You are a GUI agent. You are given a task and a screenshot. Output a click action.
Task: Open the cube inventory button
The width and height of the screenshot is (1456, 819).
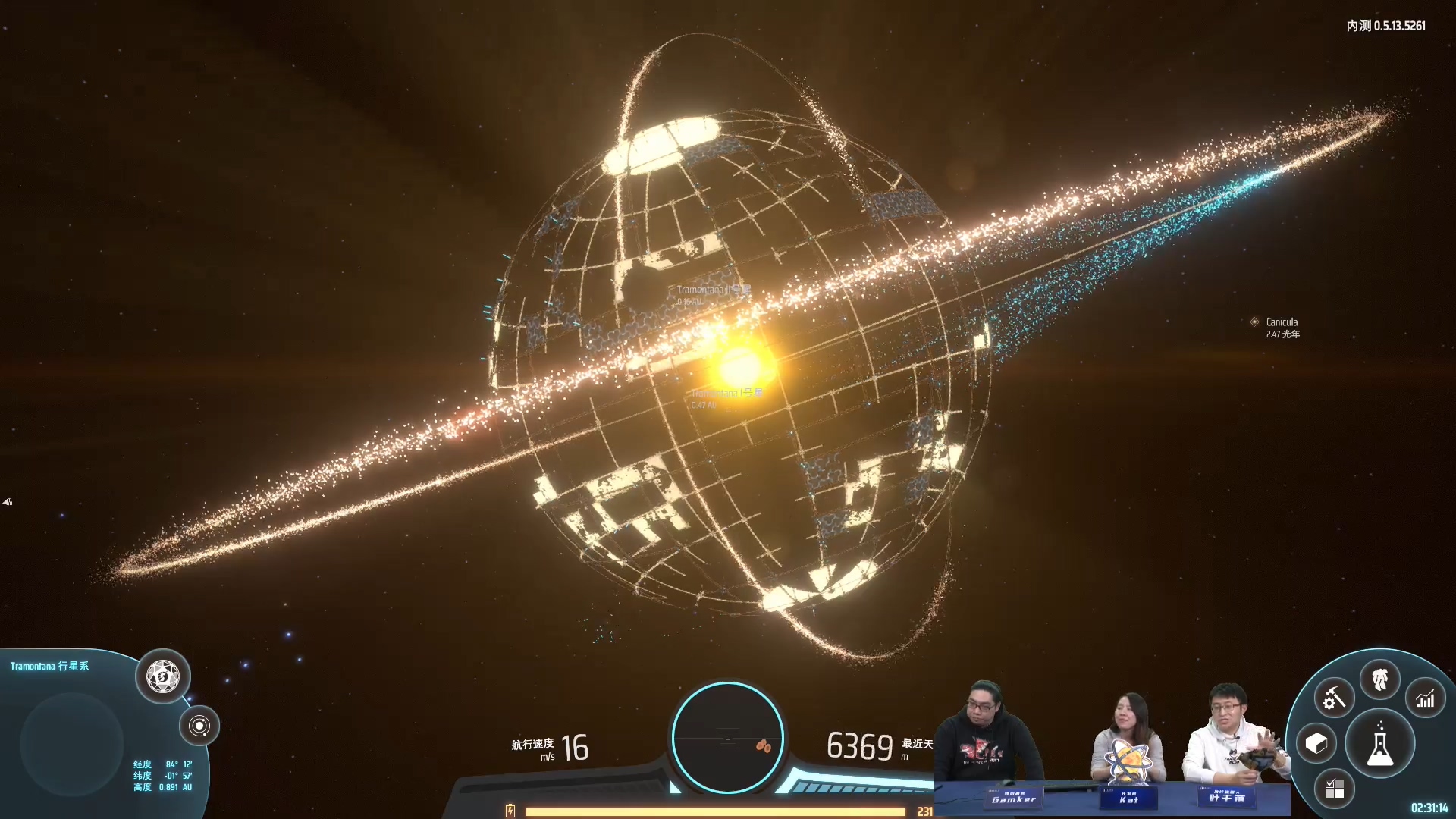click(1316, 744)
